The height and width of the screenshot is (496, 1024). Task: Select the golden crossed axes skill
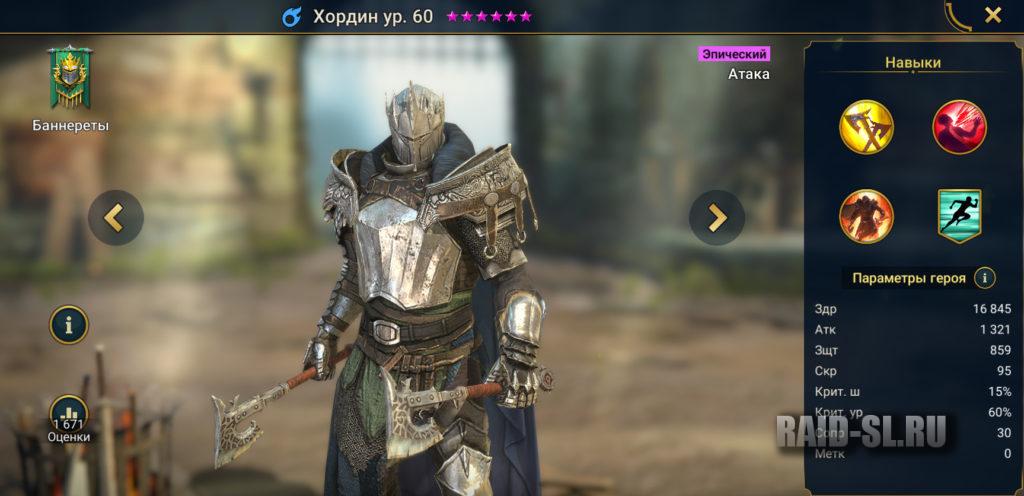coord(866,127)
